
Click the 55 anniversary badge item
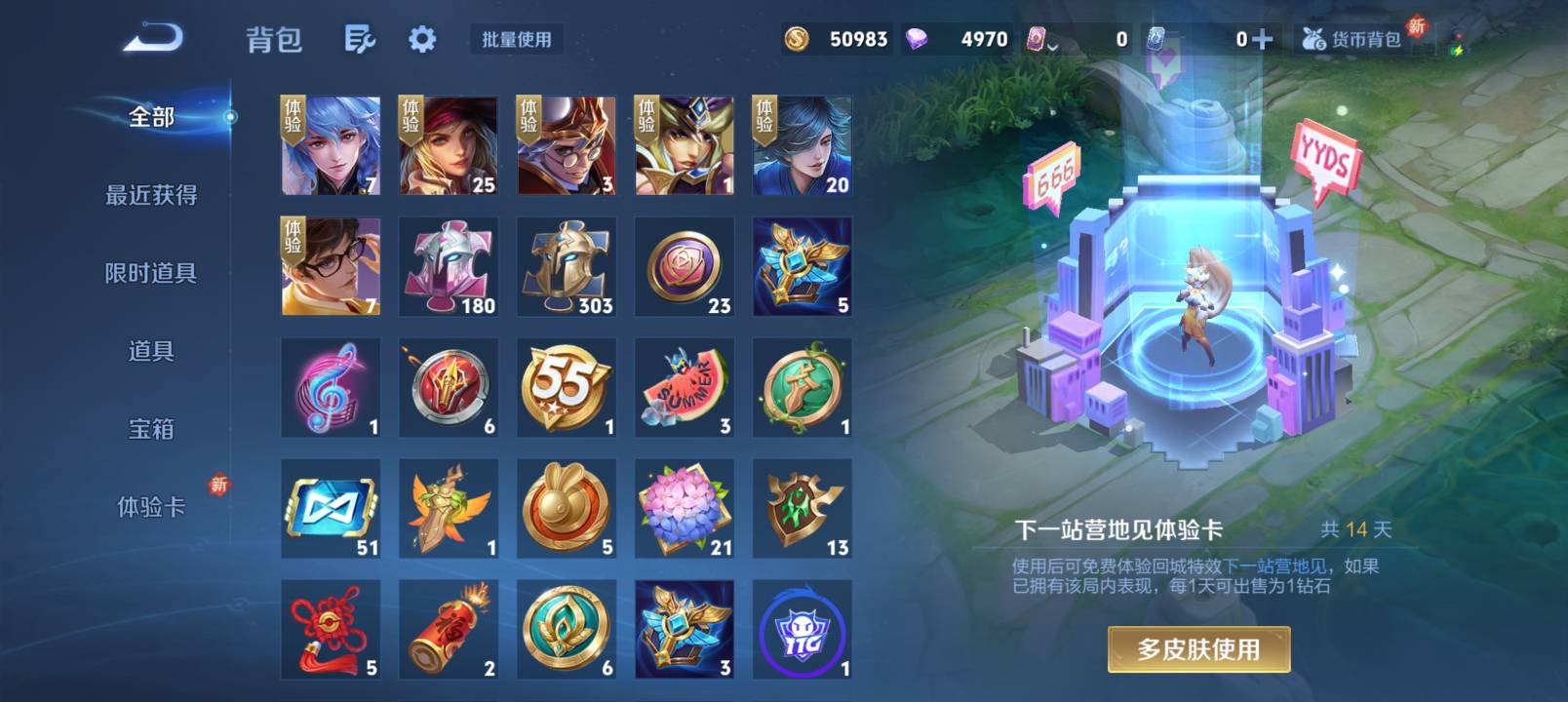click(x=565, y=385)
